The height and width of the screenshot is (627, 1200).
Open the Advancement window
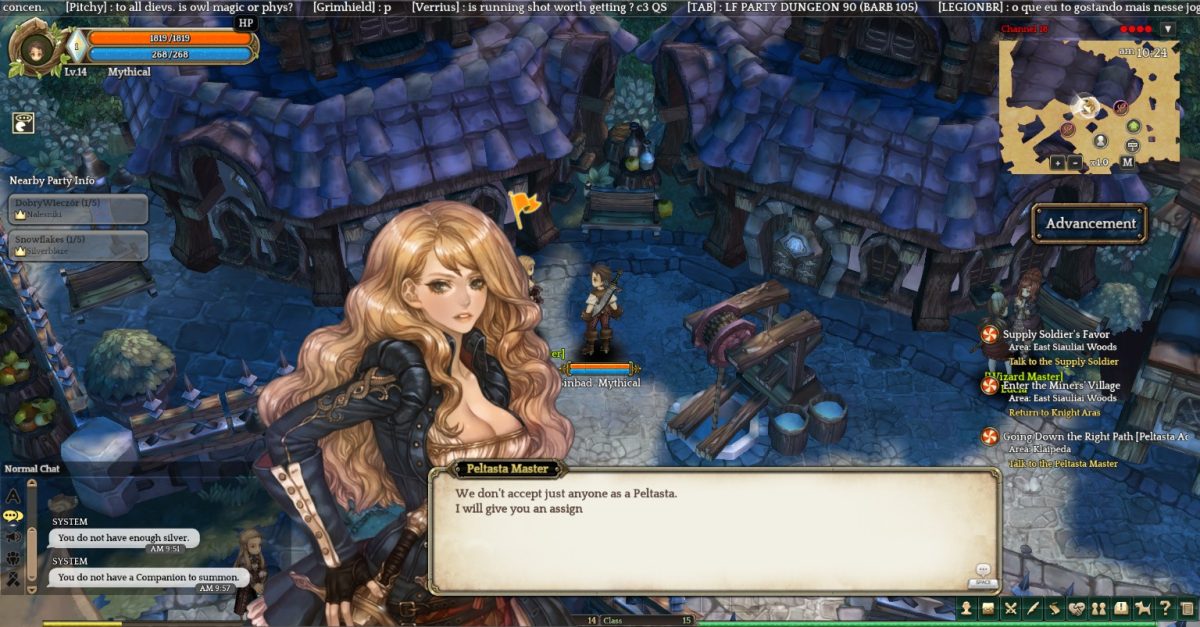pos(1090,223)
